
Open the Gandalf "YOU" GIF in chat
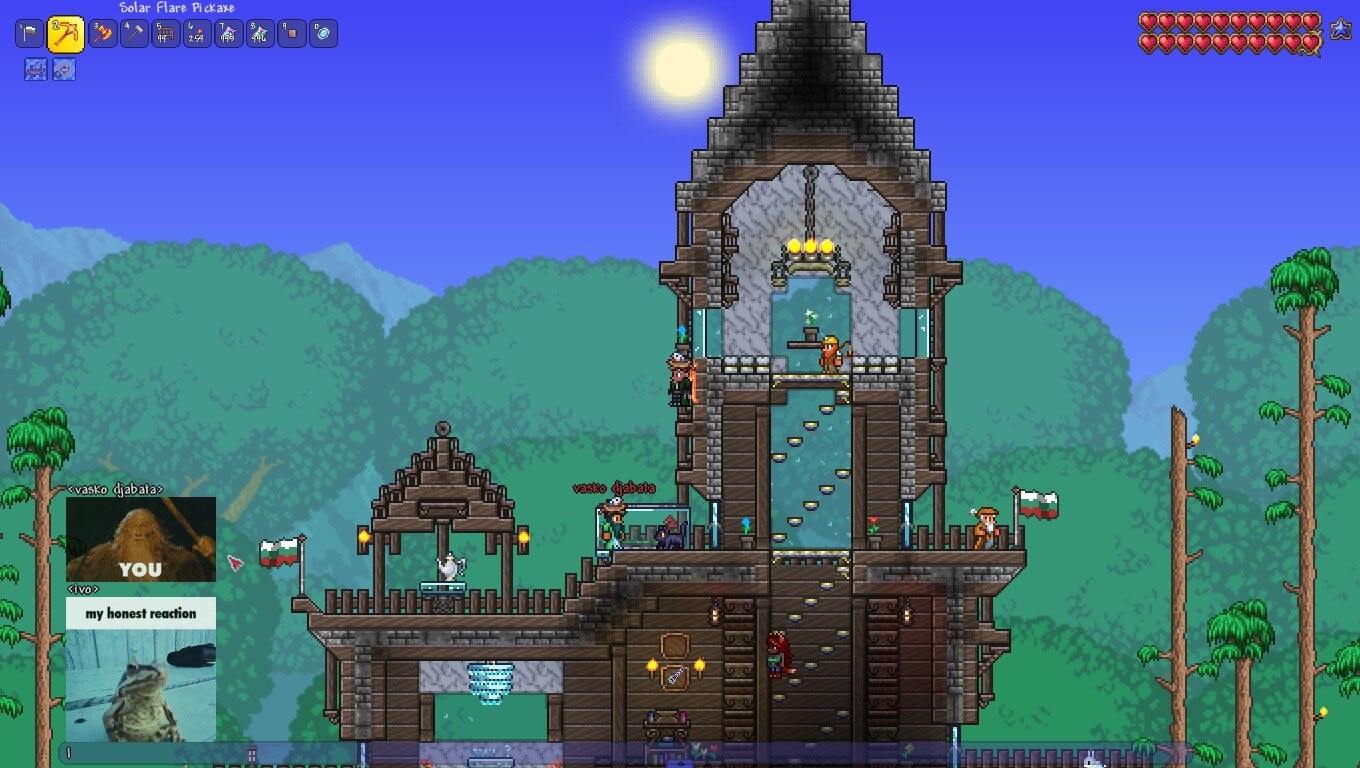pyautogui.click(x=141, y=539)
